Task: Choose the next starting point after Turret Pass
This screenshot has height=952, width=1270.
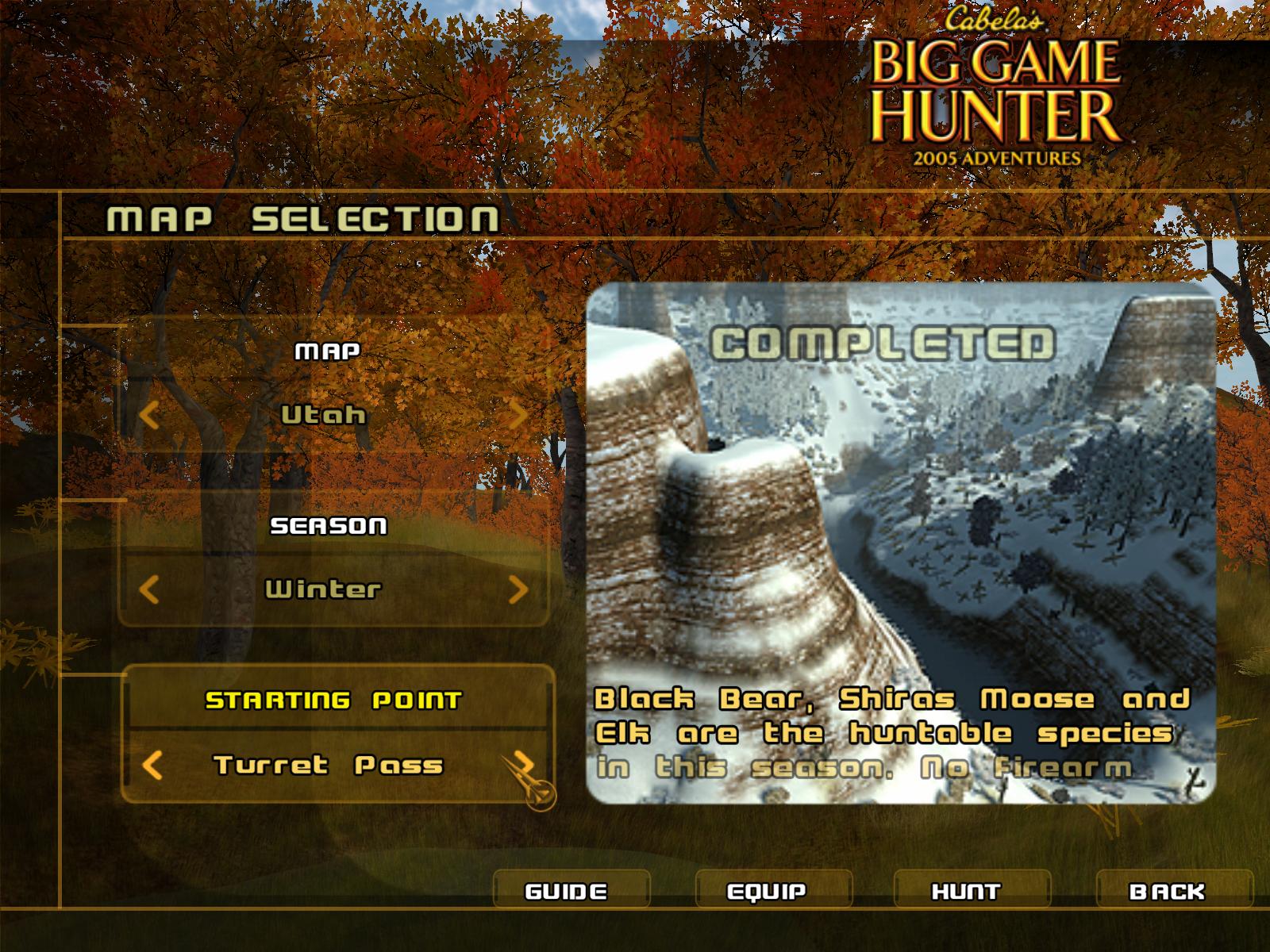Action: 520,766
